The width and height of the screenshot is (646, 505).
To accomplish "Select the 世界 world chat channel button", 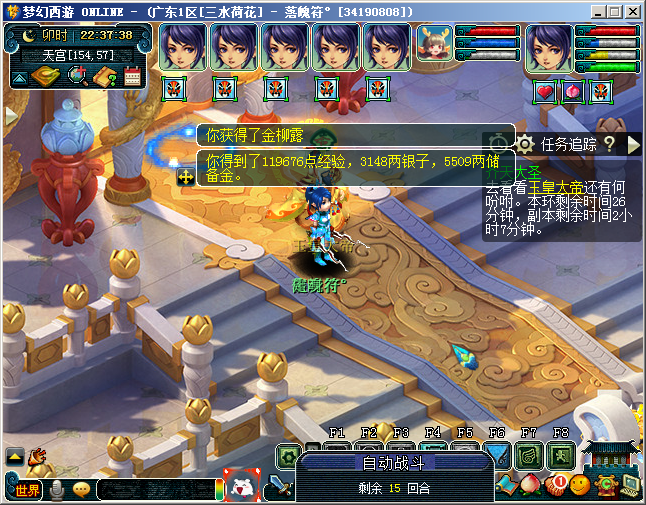I will click(27, 490).
